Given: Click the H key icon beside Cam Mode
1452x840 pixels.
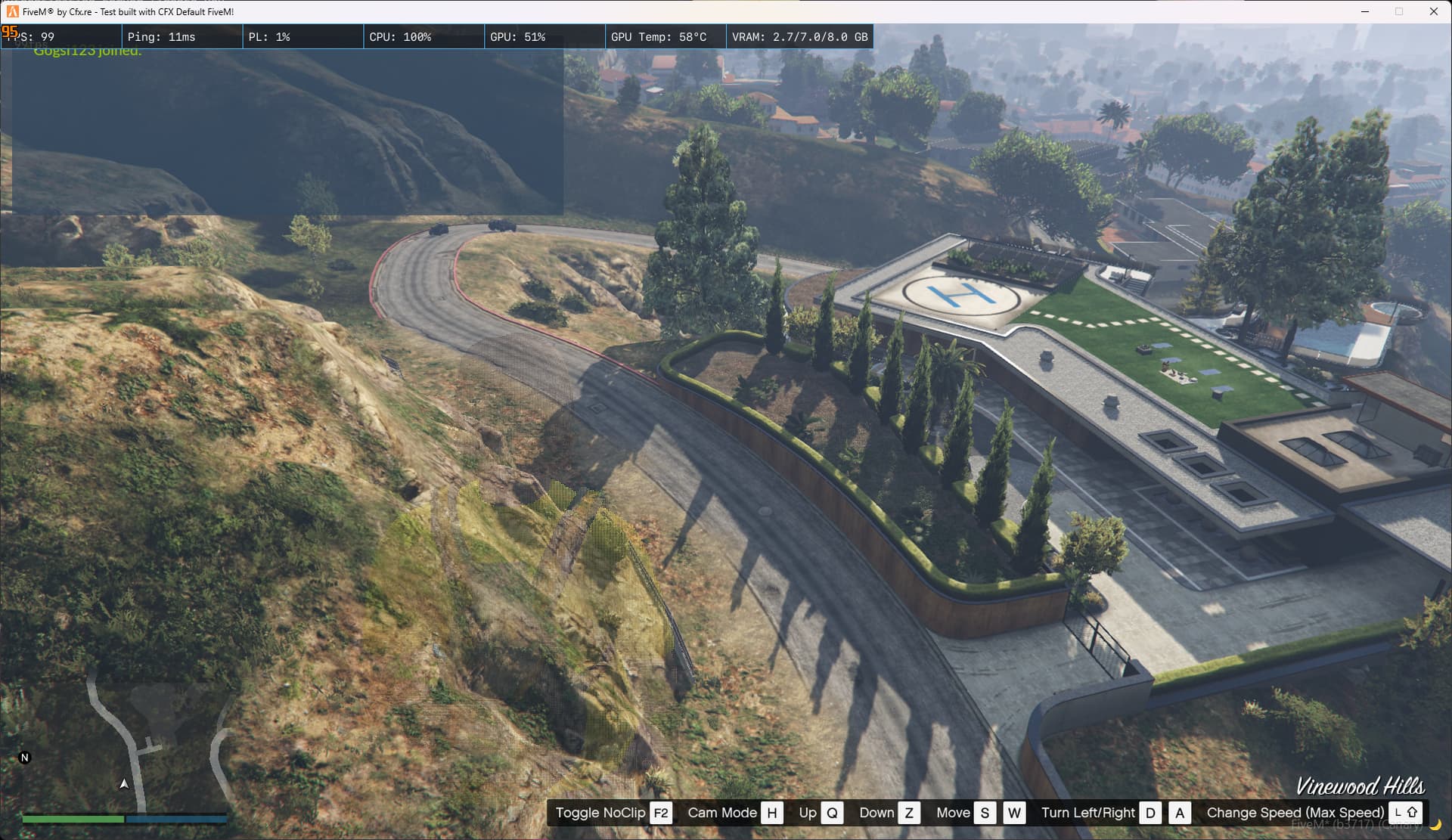Looking at the screenshot, I should (772, 813).
